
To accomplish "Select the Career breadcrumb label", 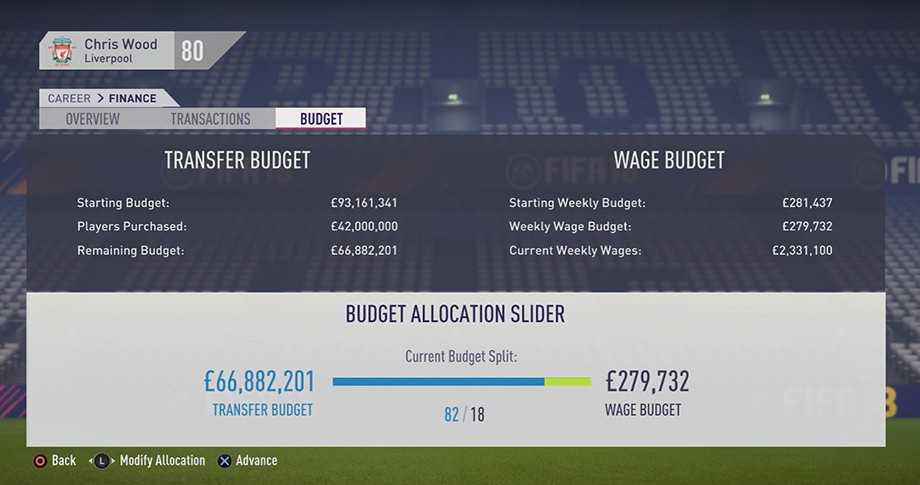I will tap(69, 98).
